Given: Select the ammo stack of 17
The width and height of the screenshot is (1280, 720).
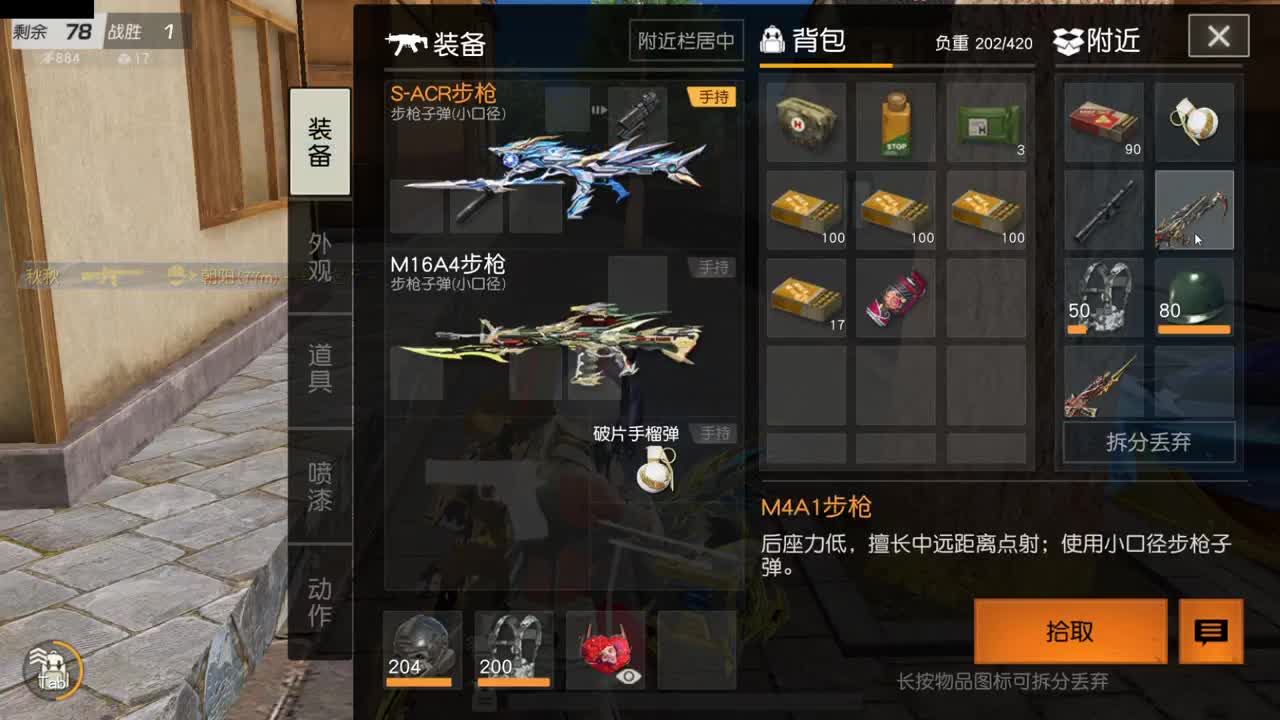Looking at the screenshot, I should 806,297.
